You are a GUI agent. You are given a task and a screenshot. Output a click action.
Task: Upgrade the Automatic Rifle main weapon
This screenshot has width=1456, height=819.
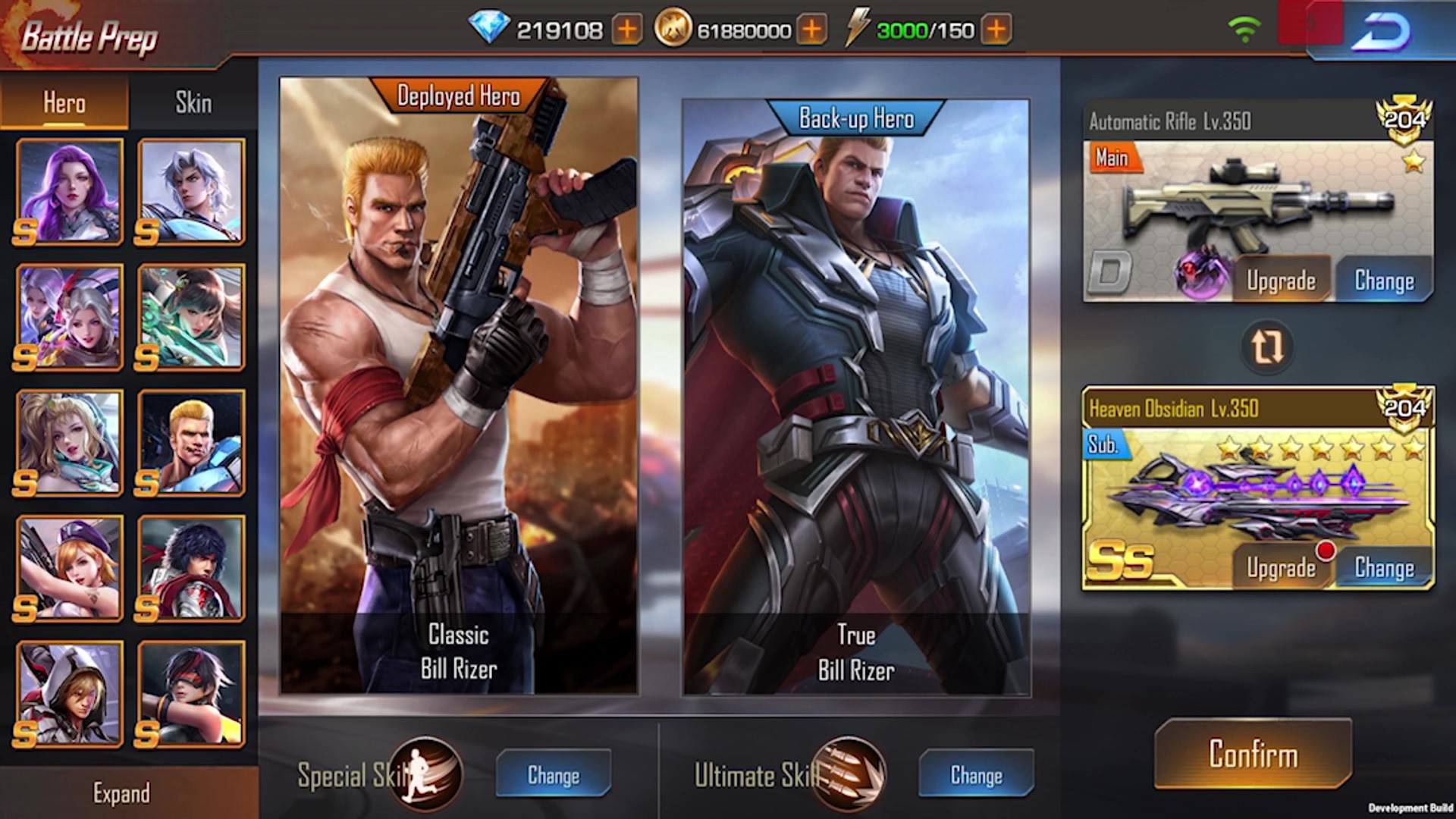coord(1281,281)
